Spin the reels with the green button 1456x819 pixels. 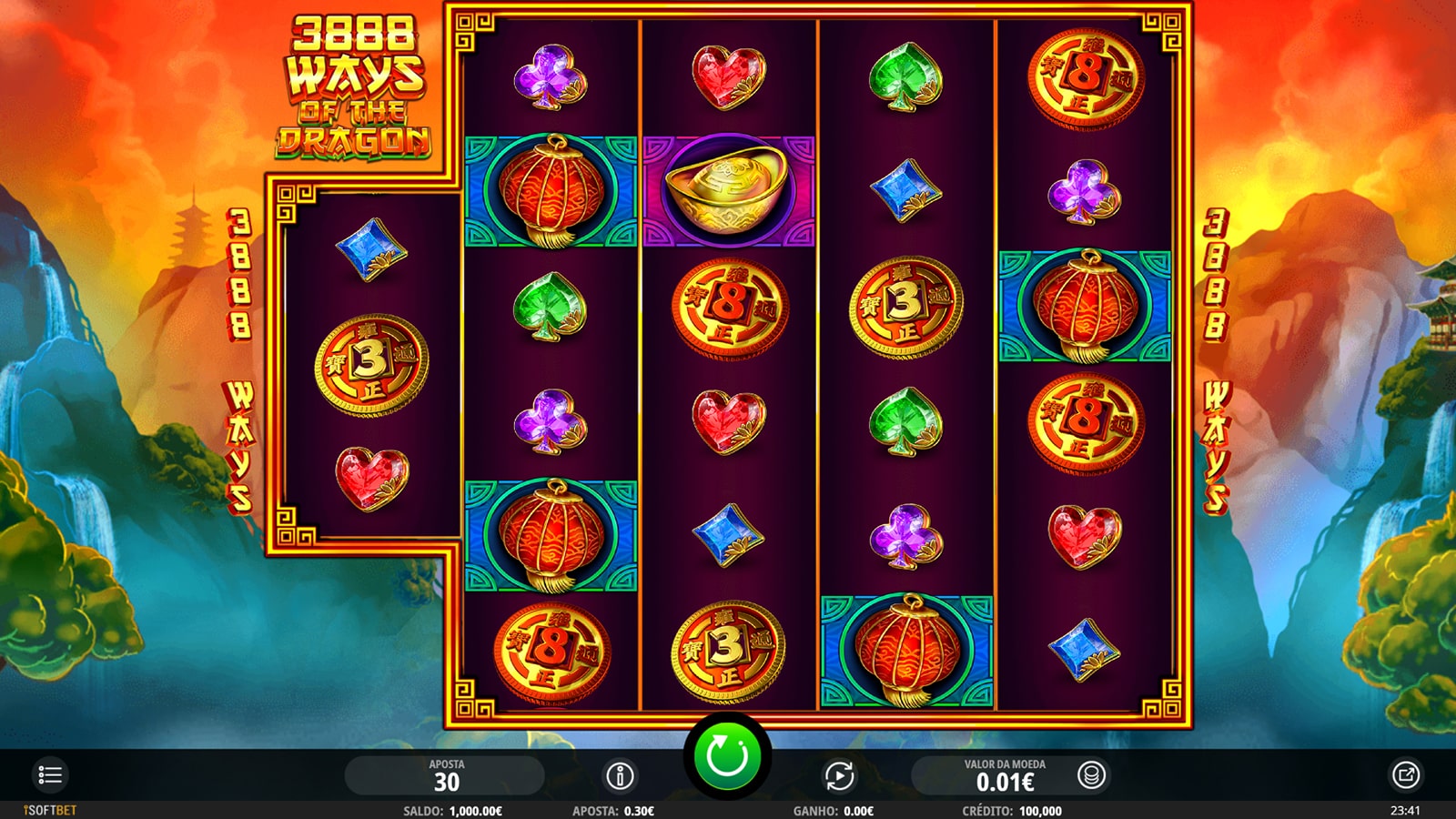727,757
